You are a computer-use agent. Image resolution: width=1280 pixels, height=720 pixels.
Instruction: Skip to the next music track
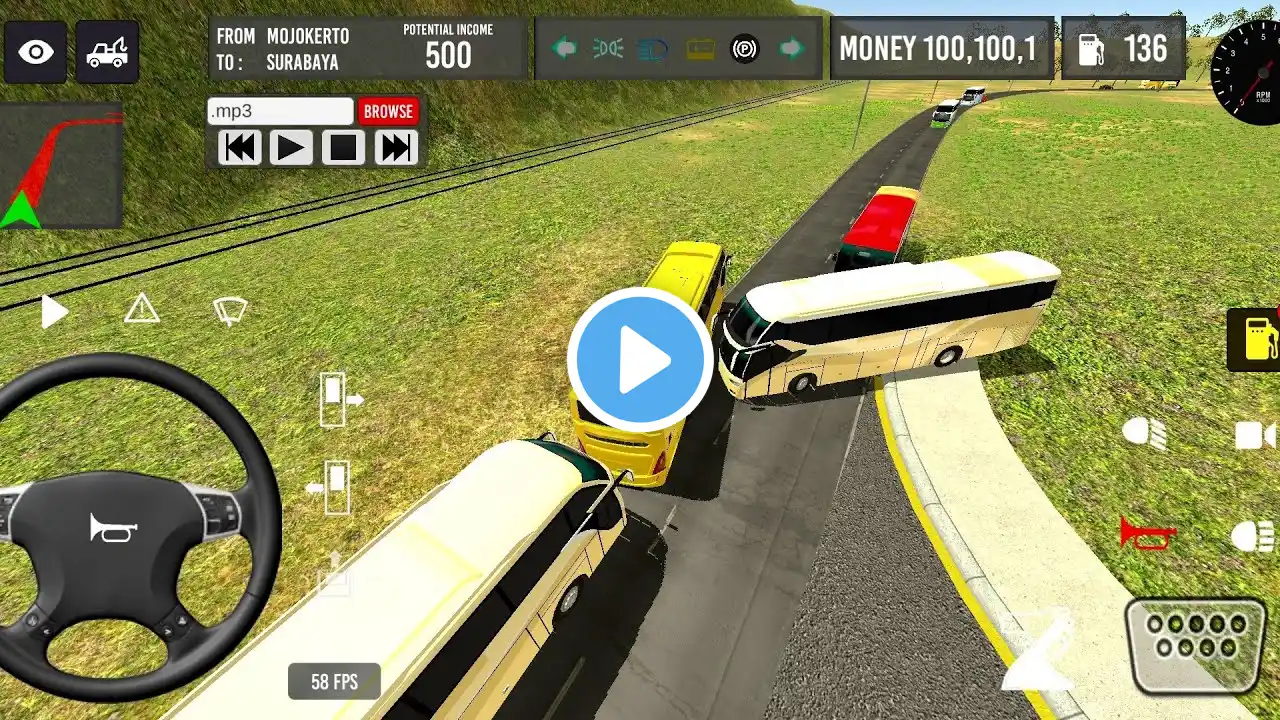pos(396,148)
